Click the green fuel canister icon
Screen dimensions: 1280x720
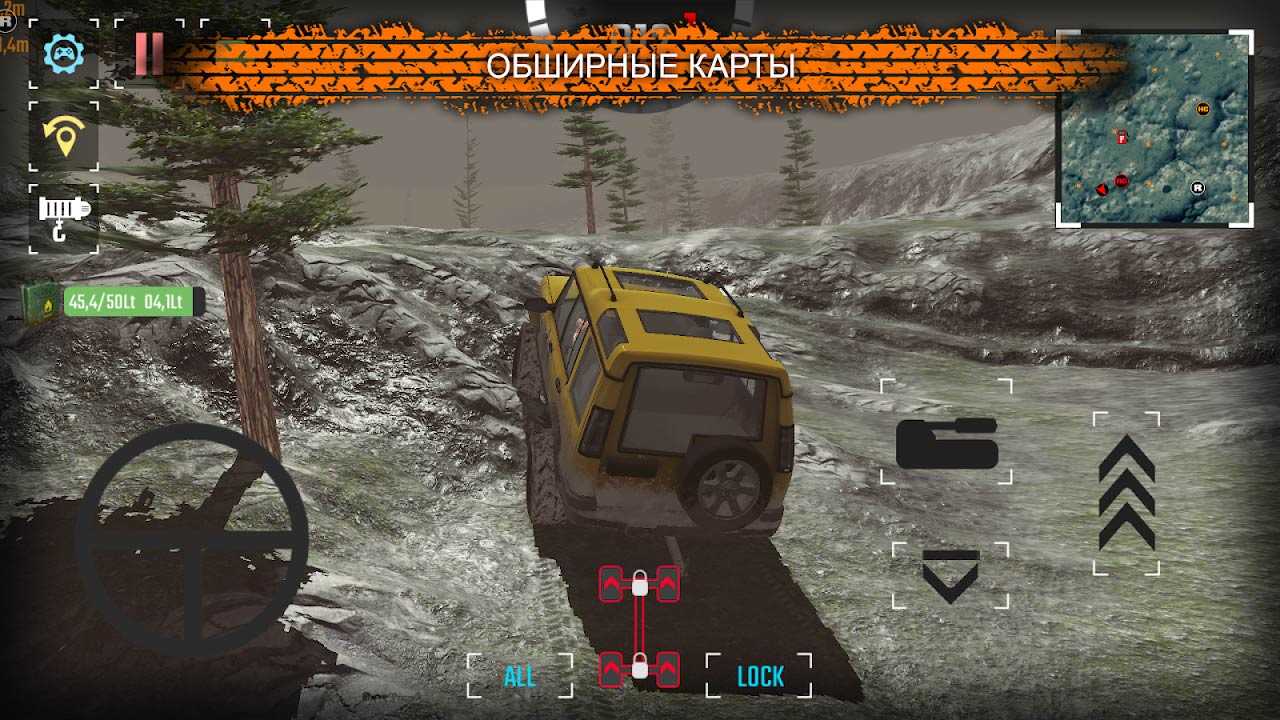[41, 301]
